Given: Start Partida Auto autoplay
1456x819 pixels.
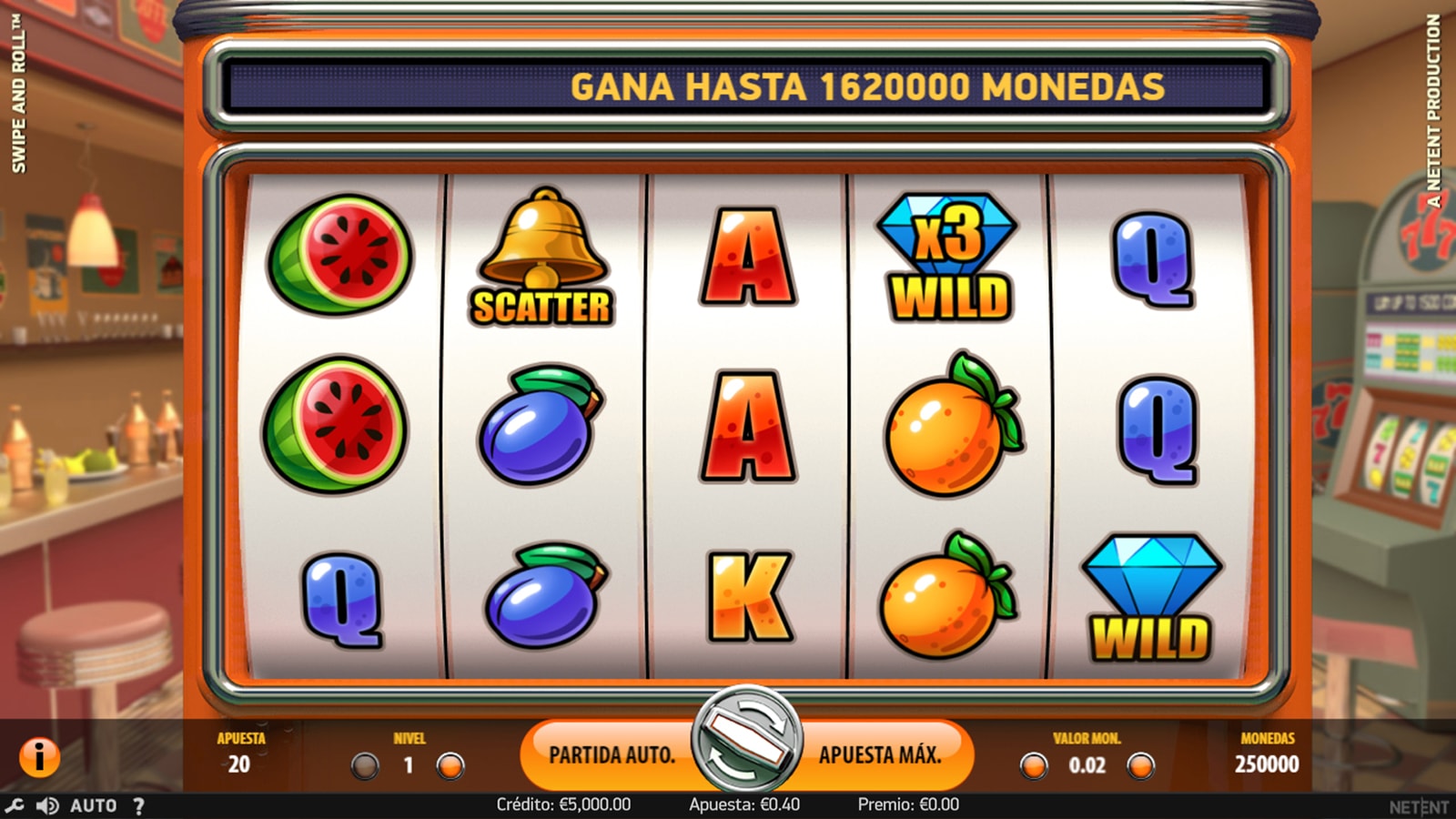Looking at the screenshot, I should [x=612, y=754].
